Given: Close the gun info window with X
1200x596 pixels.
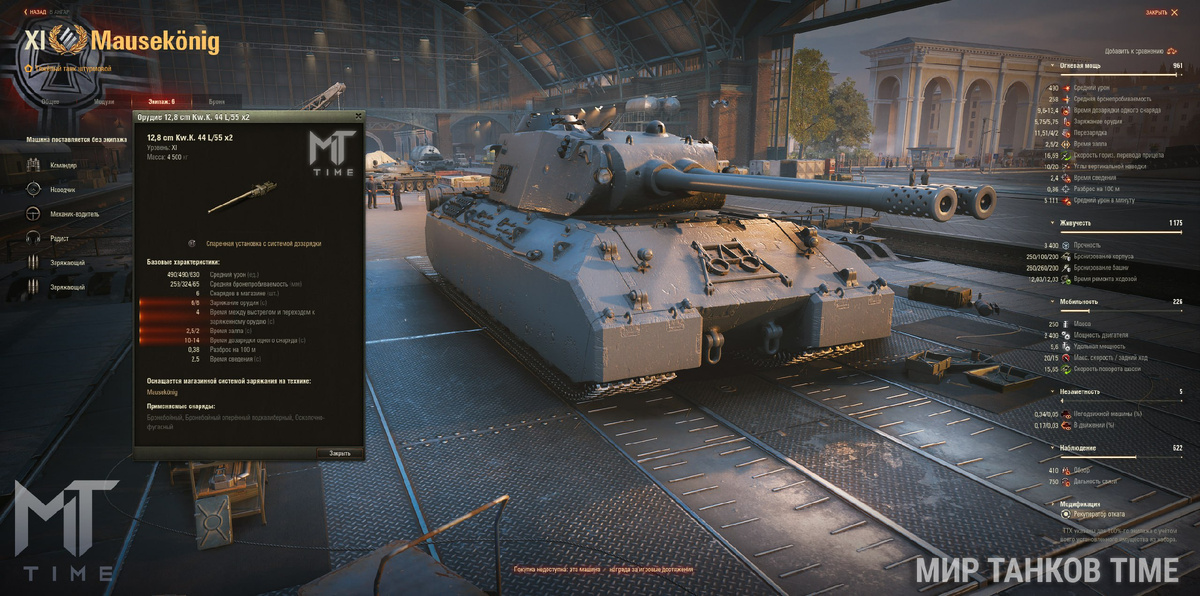Looking at the screenshot, I should 357,117.
